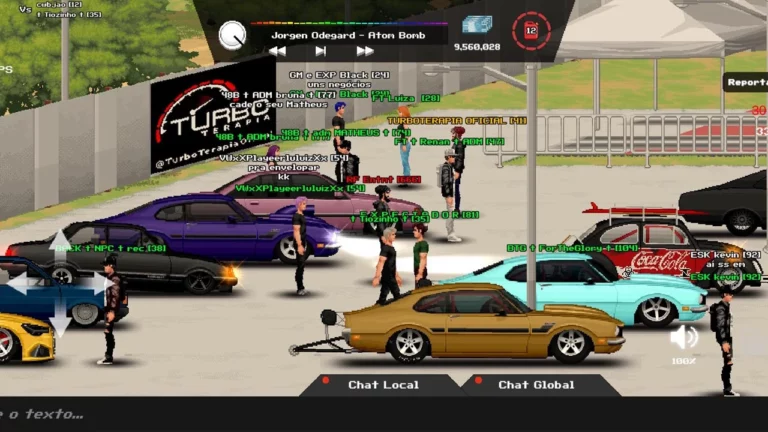
Task: Skip to the next music track
Action: (365, 51)
